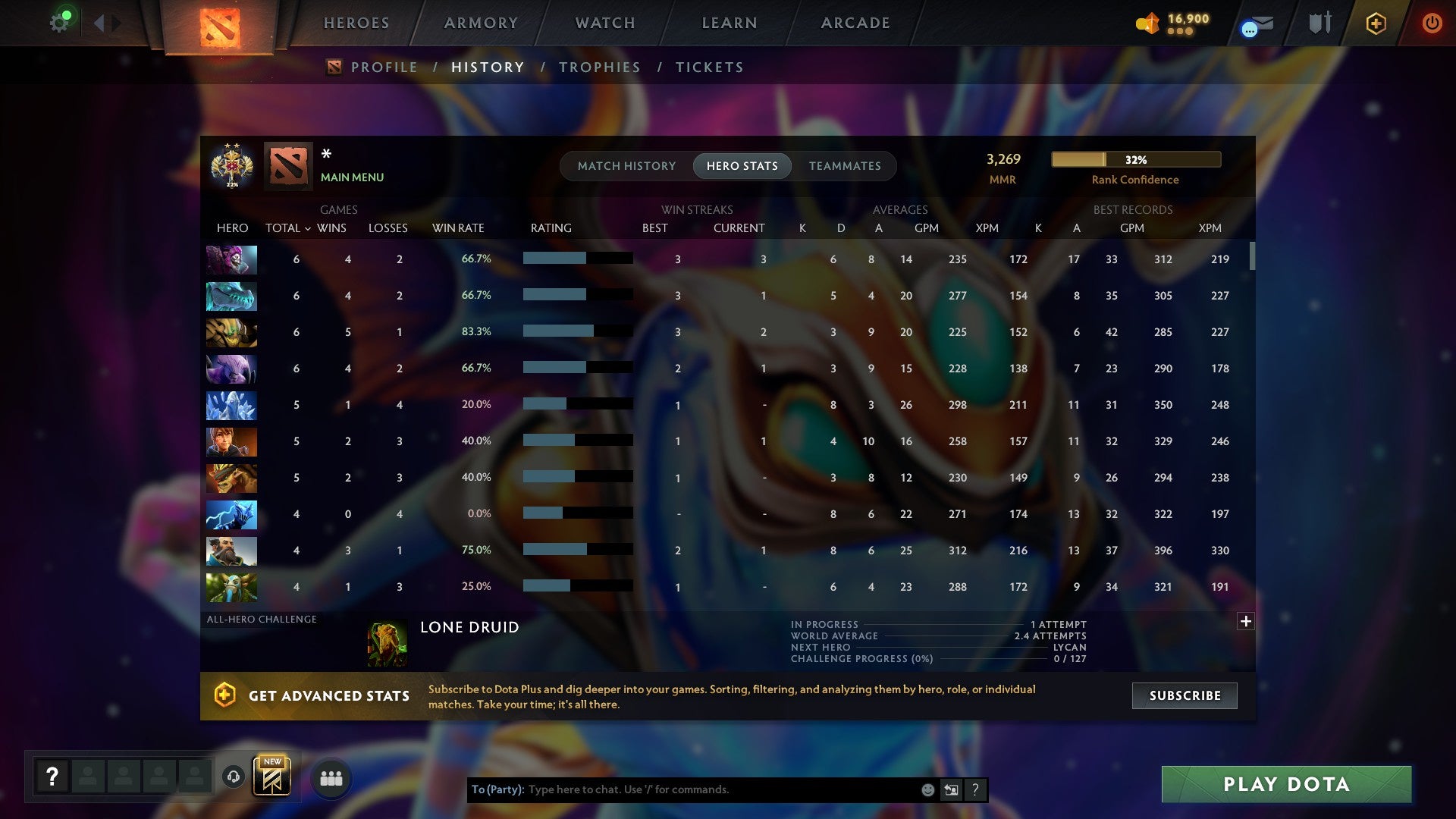Switch to the MATCH HISTORY tab

point(626,165)
